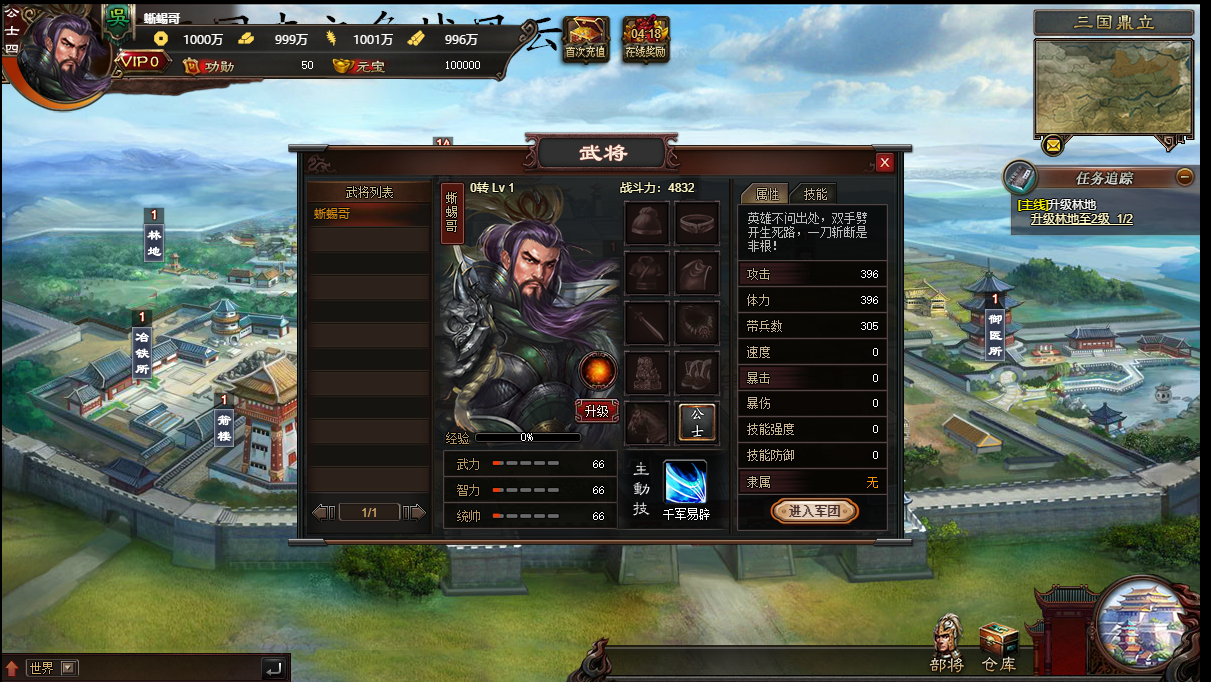The width and height of the screenshot is (1211, 682).
Task: Open the 部将 generals menu
Action: [x=946, y=643]
